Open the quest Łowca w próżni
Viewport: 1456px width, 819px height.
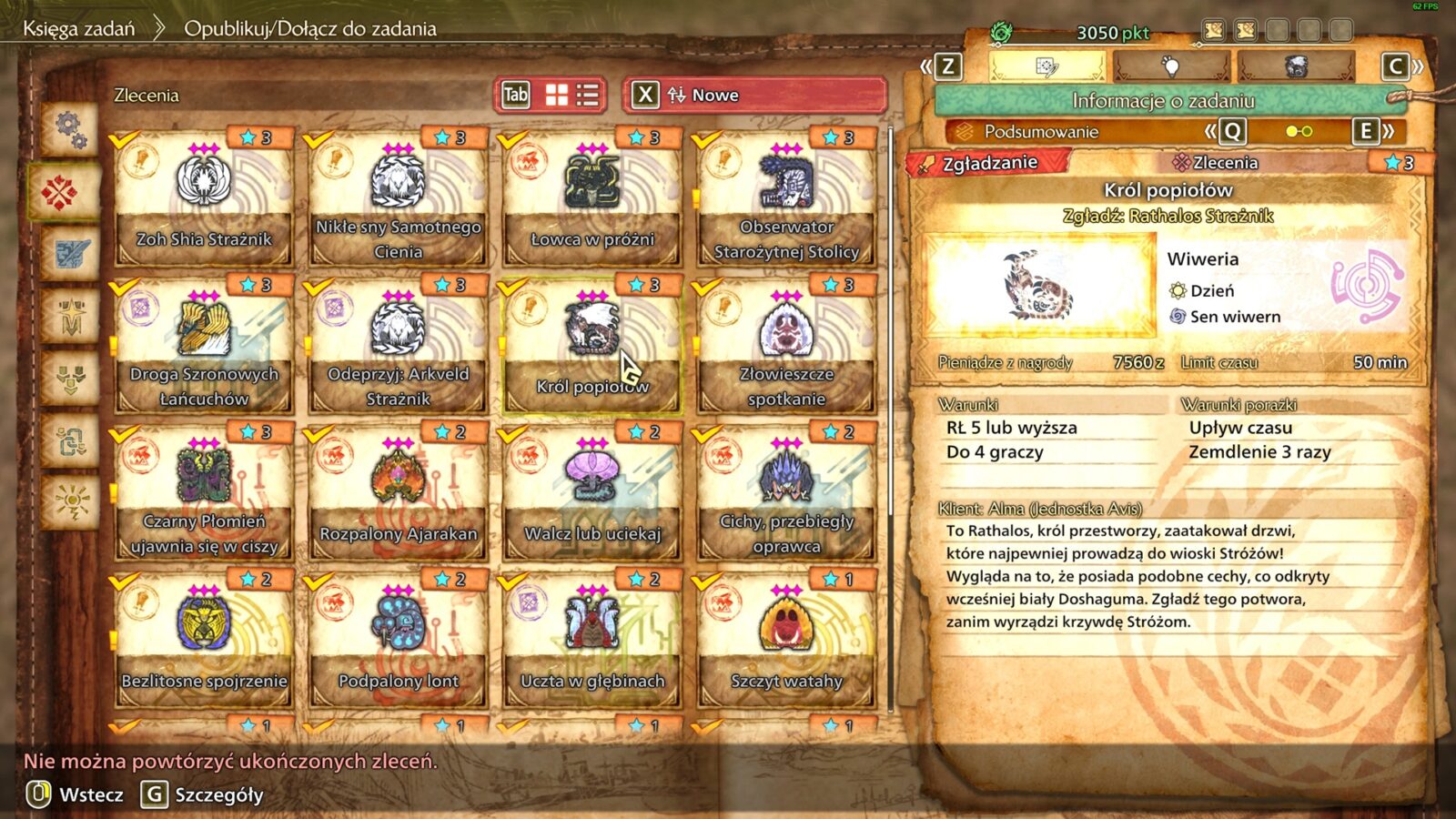tap(592, 200)
